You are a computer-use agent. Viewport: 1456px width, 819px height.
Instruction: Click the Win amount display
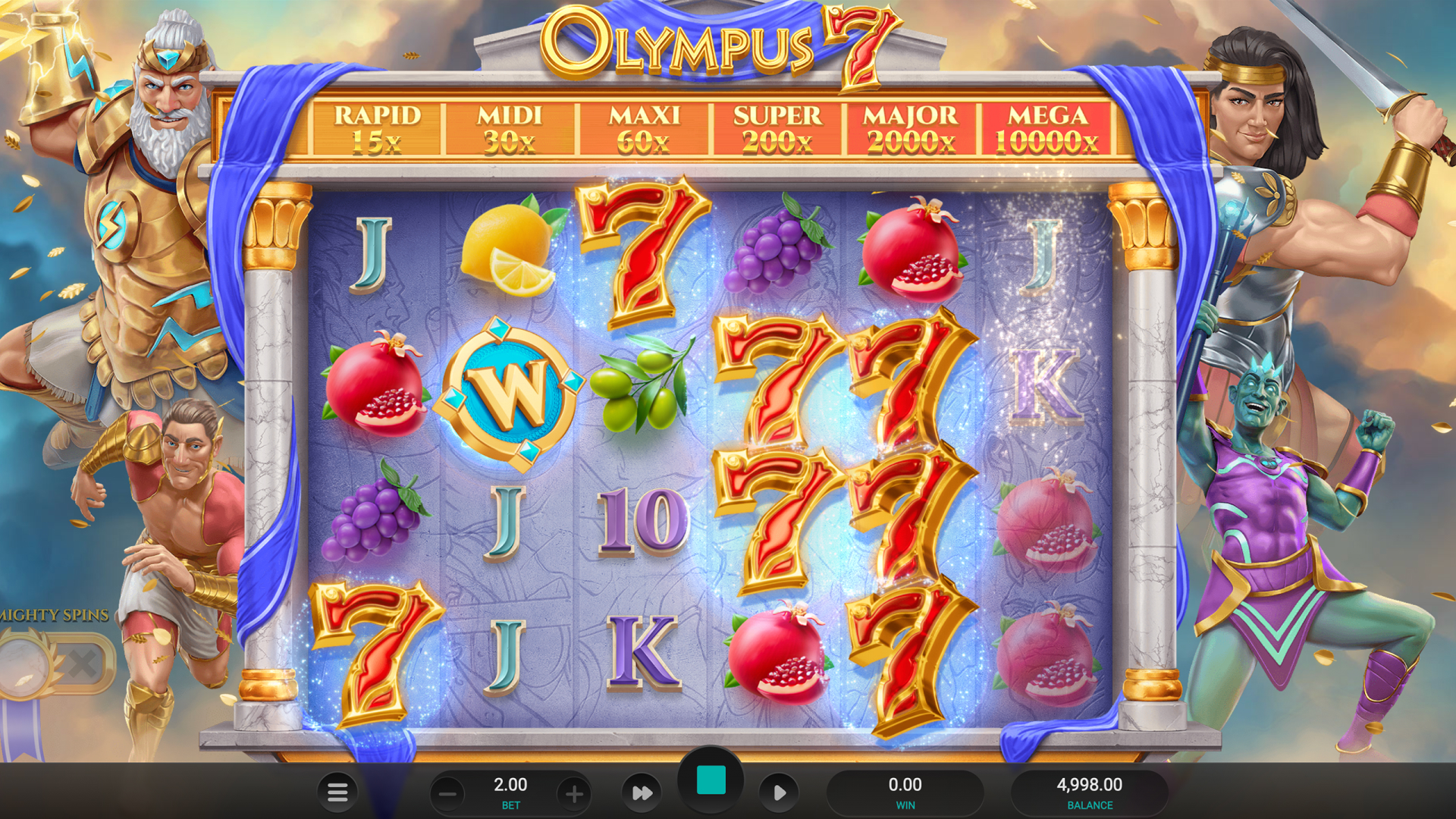click(905, 792)
